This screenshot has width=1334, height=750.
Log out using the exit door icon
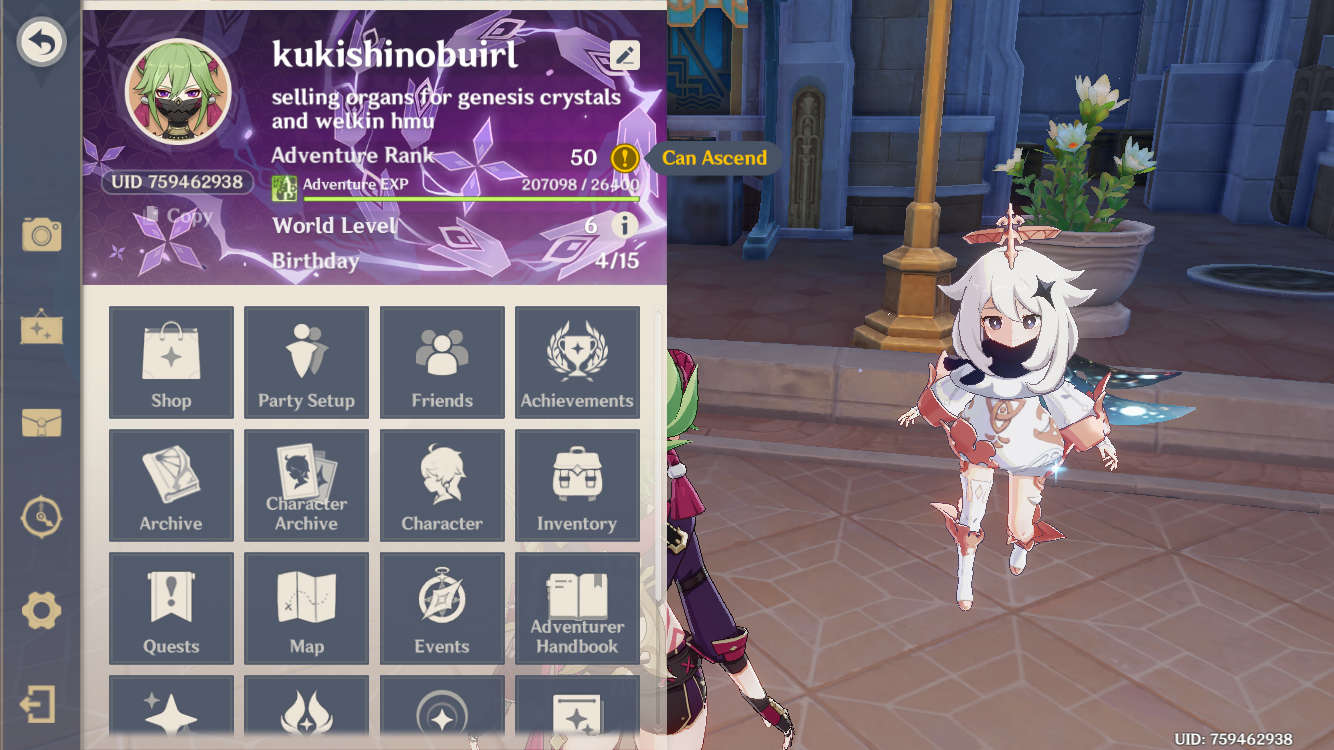pyautogui.click(x=40, y=705)
